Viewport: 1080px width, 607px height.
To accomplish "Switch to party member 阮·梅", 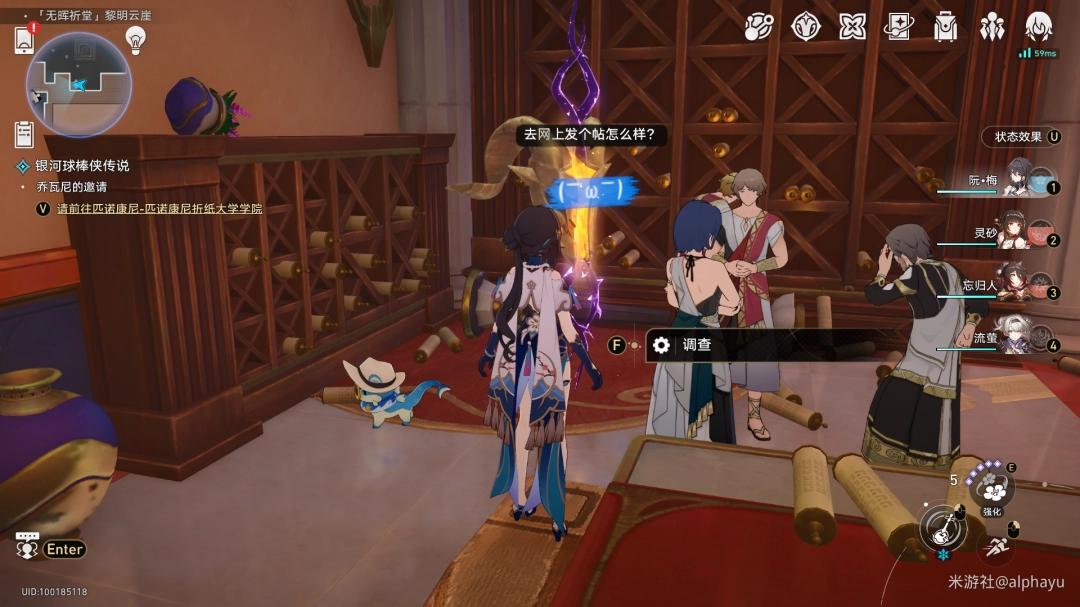I will pyautogui.click(x=1018, y=180).
